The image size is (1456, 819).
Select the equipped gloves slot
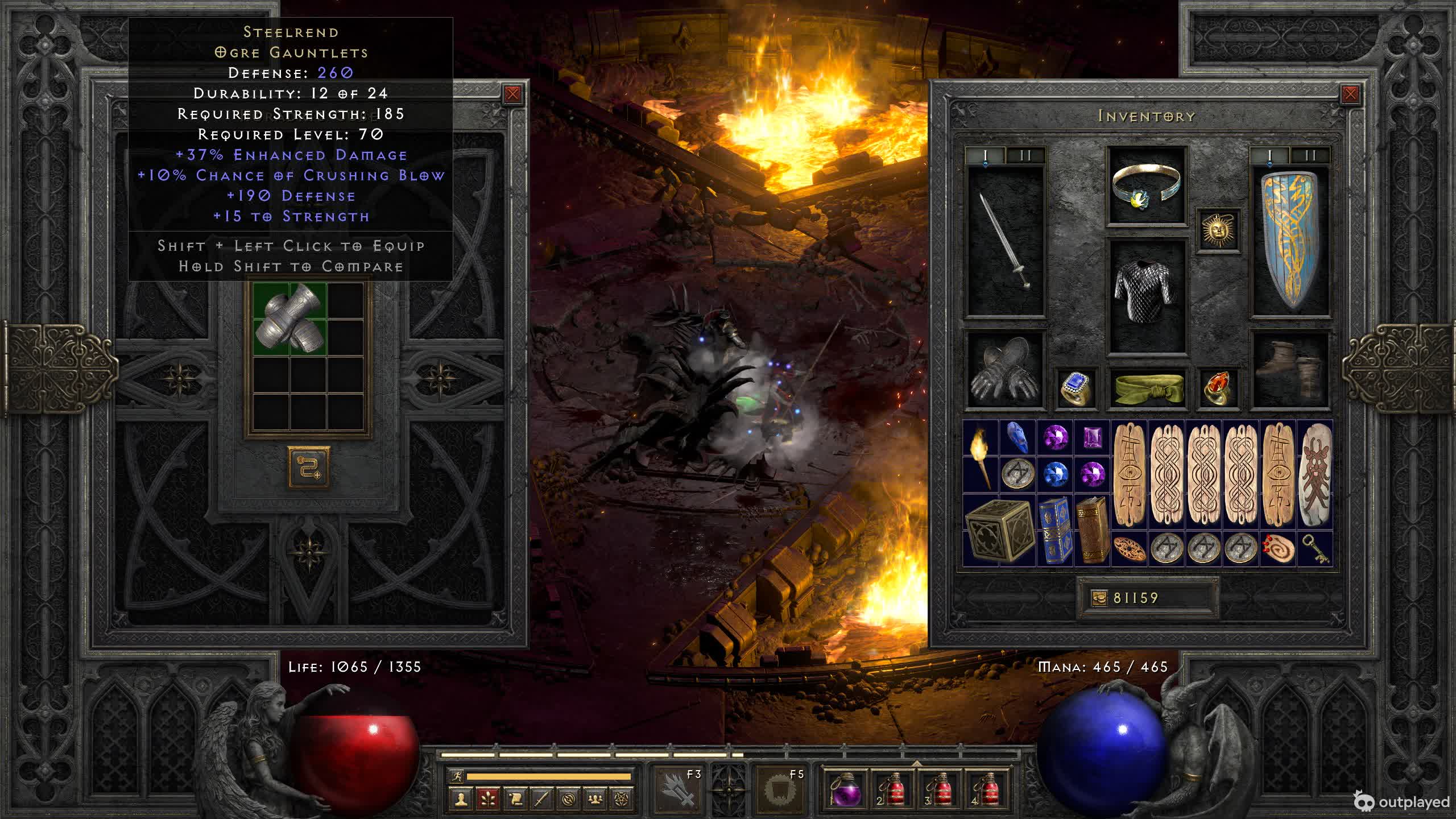pos(1006,370)
